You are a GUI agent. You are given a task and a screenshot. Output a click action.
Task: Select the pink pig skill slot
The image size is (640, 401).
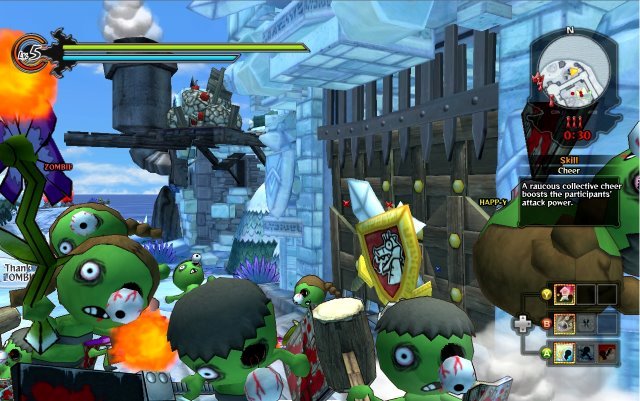564,294
